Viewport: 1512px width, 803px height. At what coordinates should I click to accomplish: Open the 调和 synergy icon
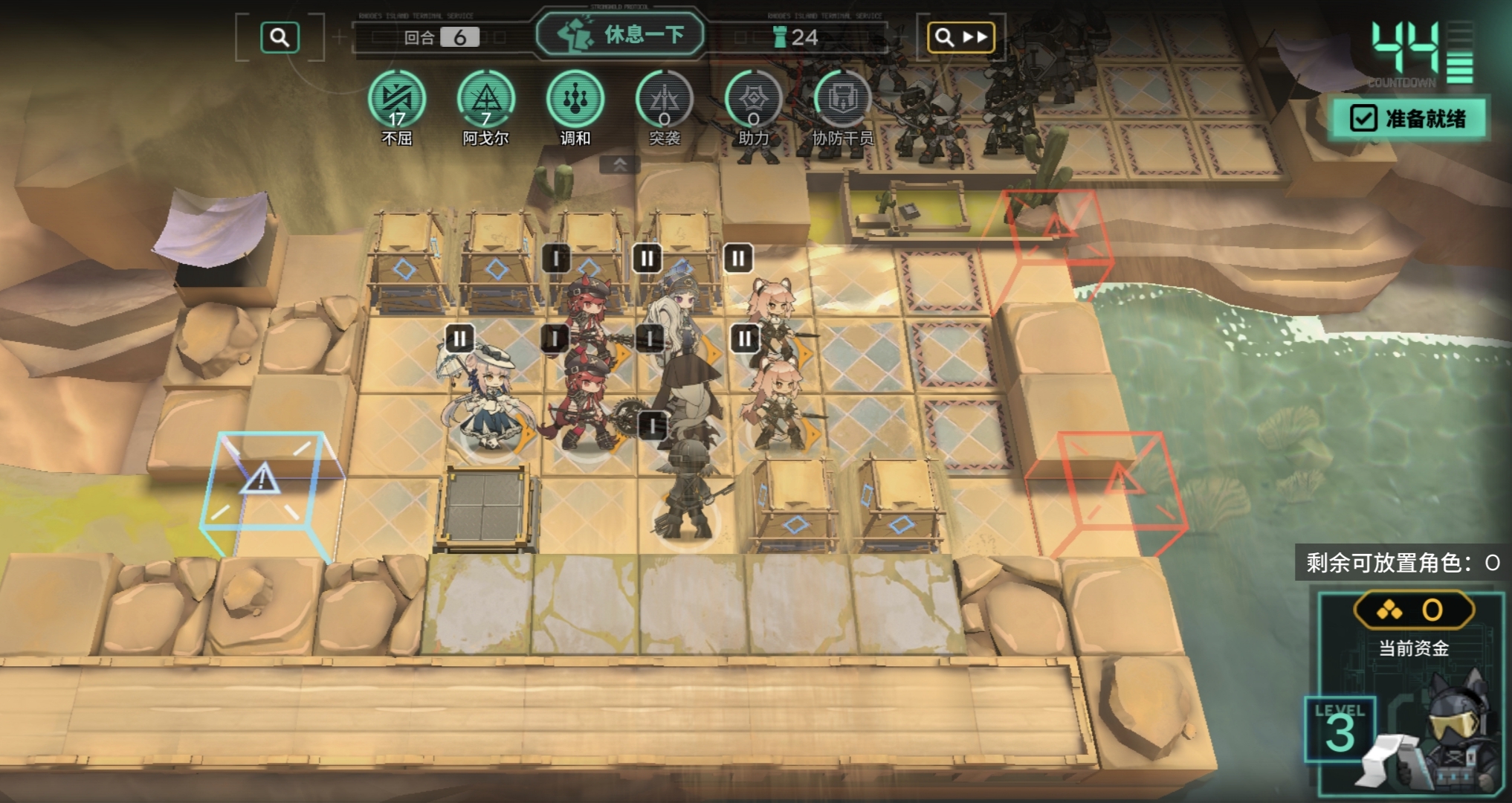[x=575, y=100]
